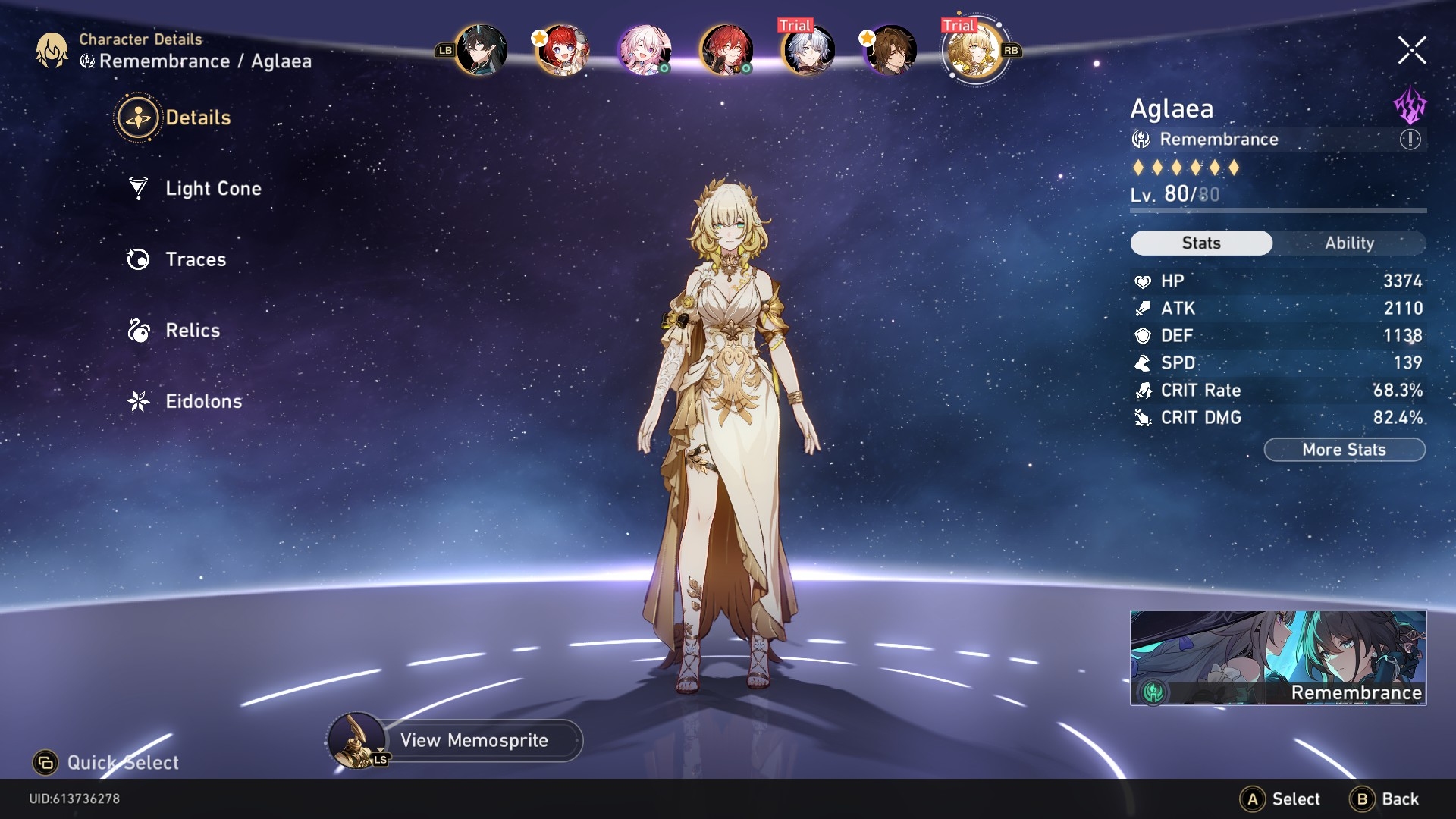This screenshot has width=1456, height=819.
Task: View Aglaea's Memosprite
Action: click(x=473, y=740)
